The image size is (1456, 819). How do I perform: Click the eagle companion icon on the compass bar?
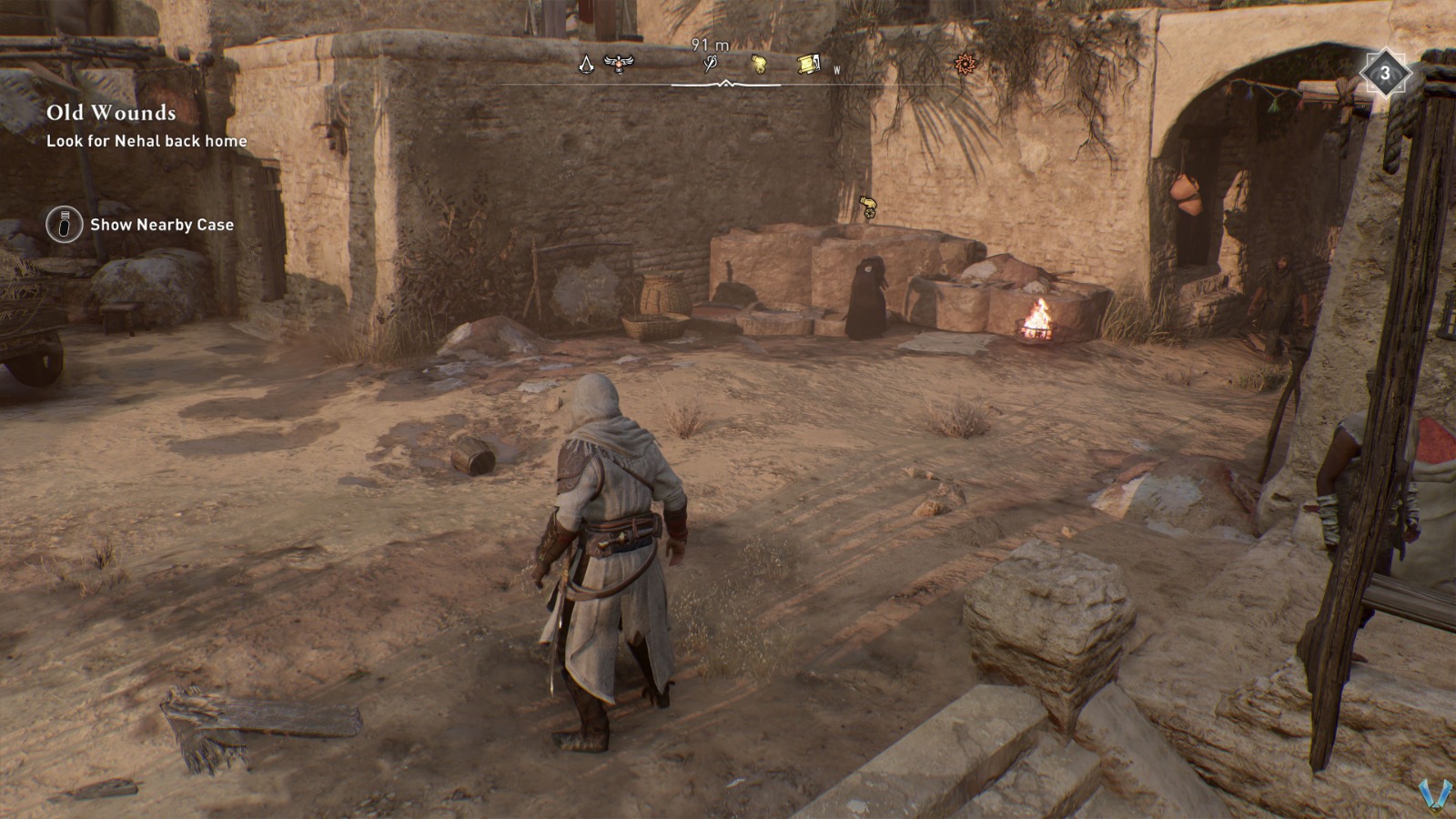(619, 64)
